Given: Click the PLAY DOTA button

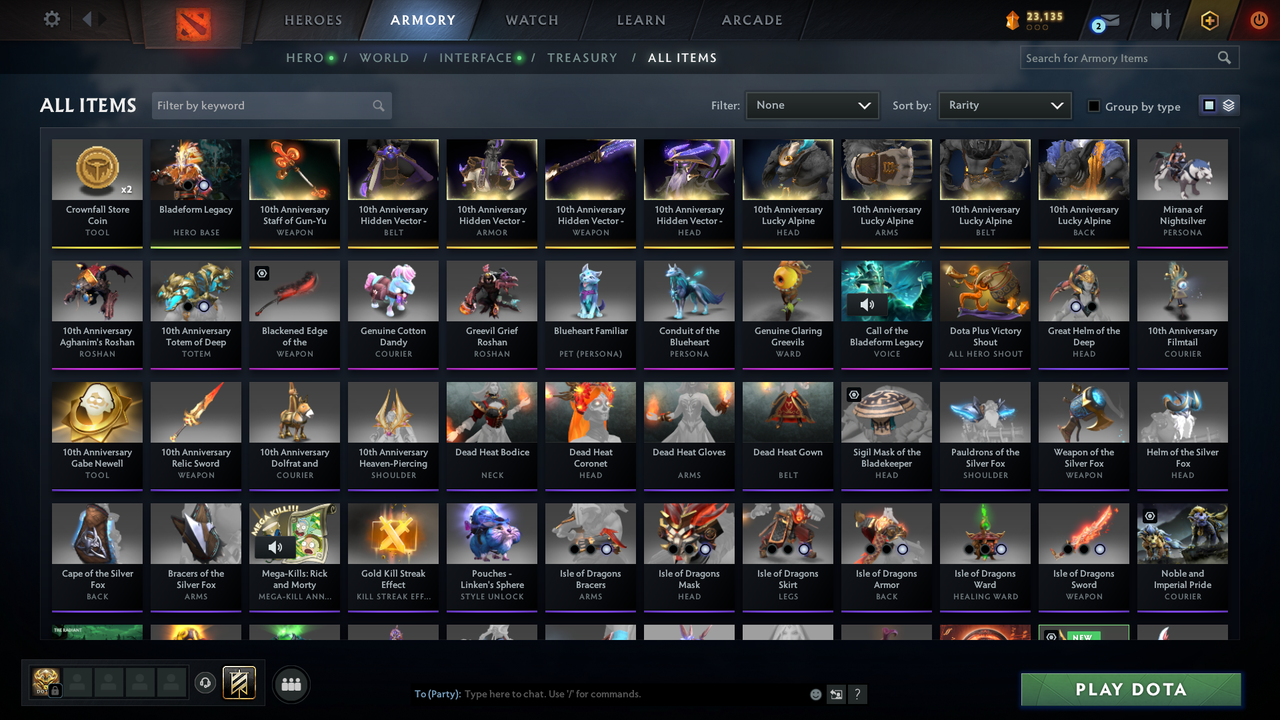Looking at the screenshot, I should point(1130,689).
